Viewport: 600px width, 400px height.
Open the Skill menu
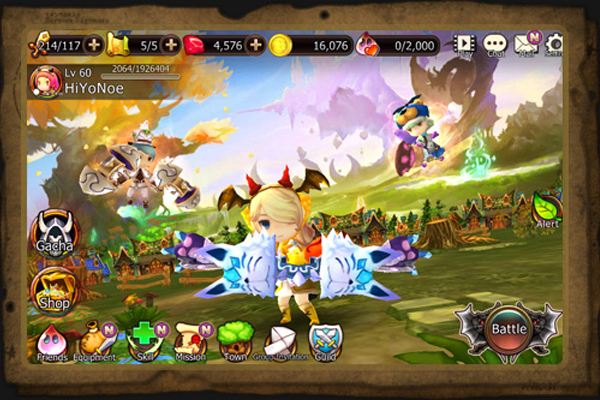pyautogui.click(x=143, y=340)
